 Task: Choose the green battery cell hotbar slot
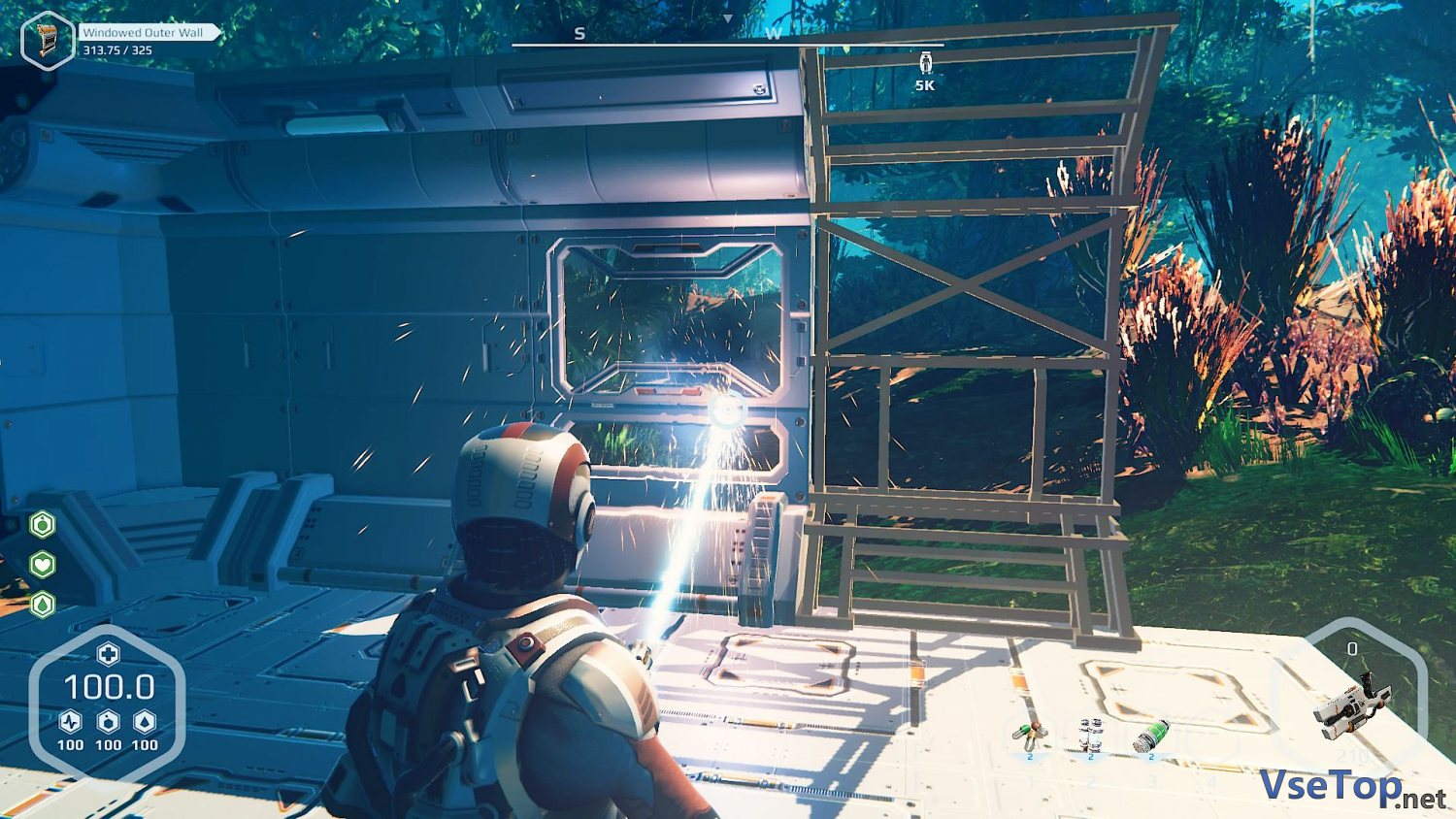click(1151, 736)
